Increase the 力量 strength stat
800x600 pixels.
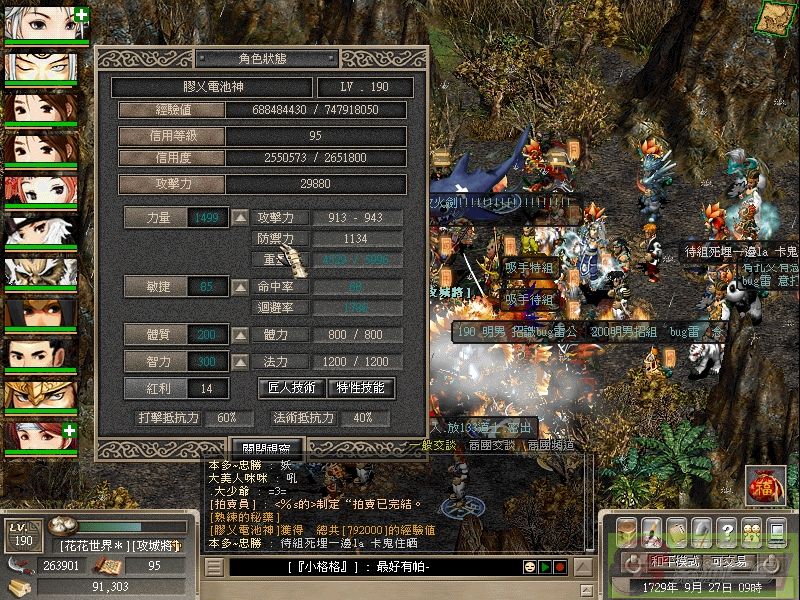241,217
